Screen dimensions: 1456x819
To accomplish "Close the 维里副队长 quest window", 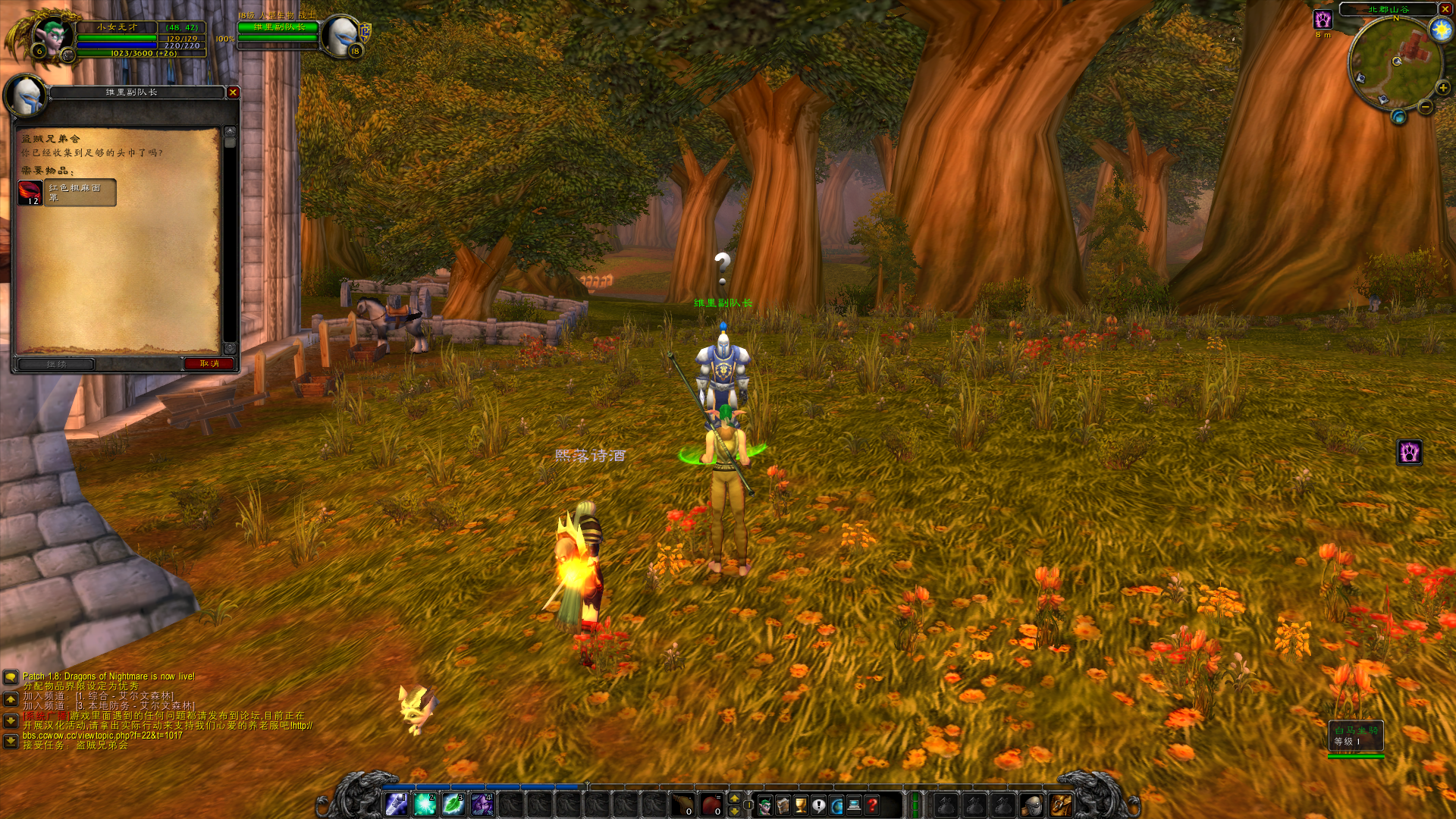I will point(233,92).
